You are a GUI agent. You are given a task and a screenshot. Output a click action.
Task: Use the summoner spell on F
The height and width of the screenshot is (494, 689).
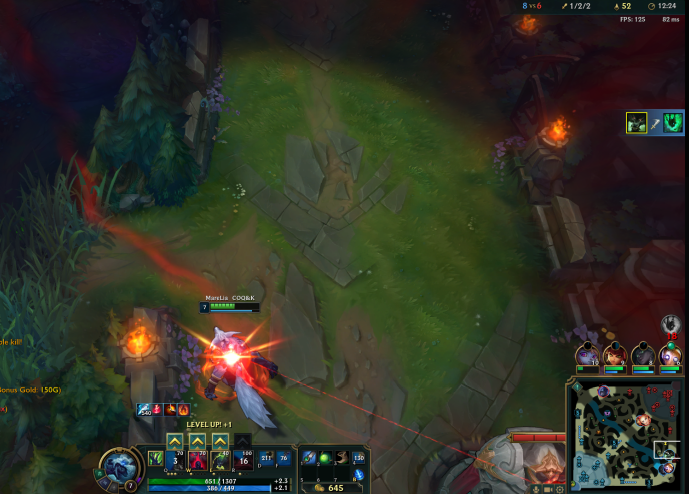[x=283, y=459]
